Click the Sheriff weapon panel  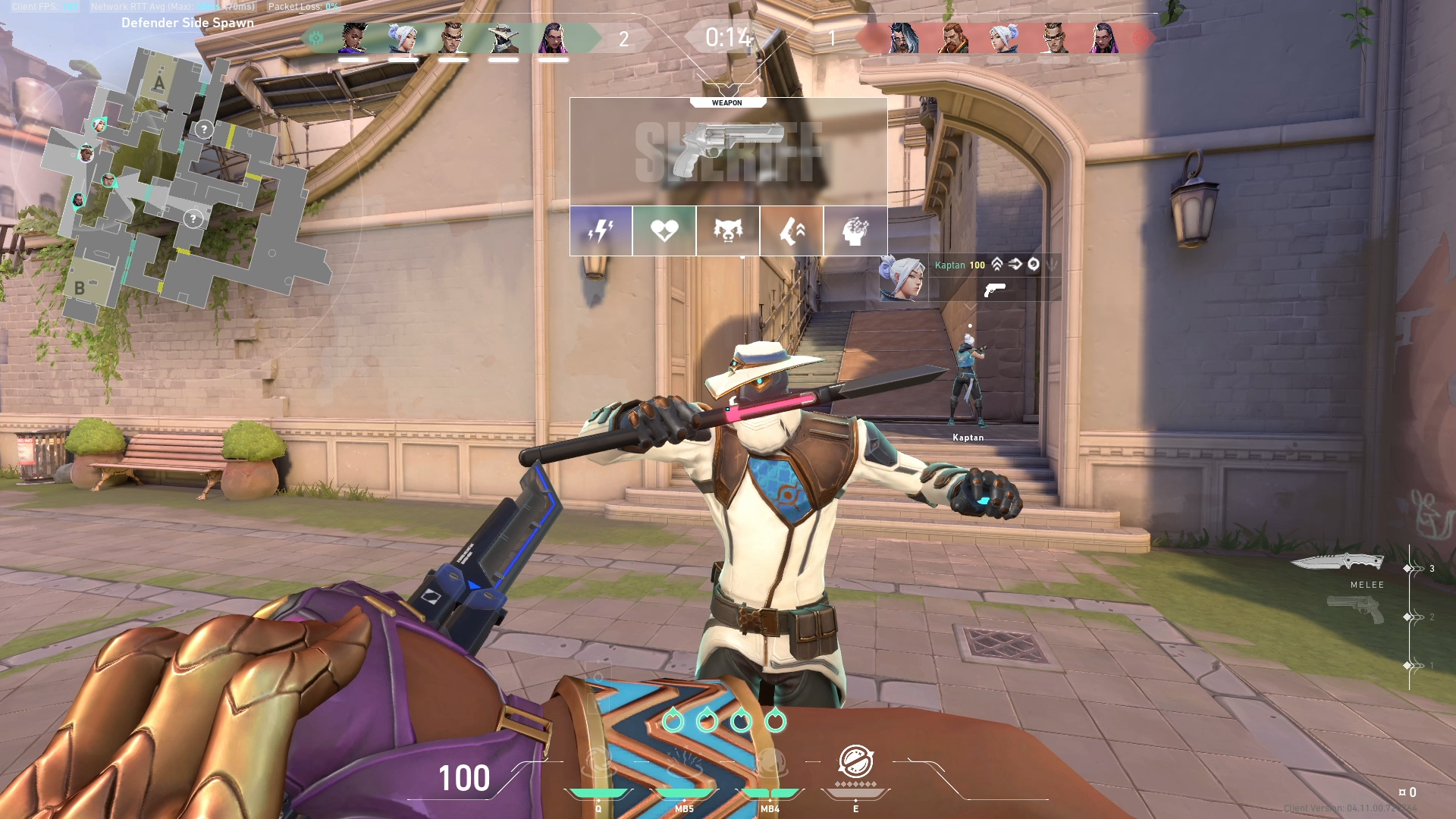tap(728, 152)
